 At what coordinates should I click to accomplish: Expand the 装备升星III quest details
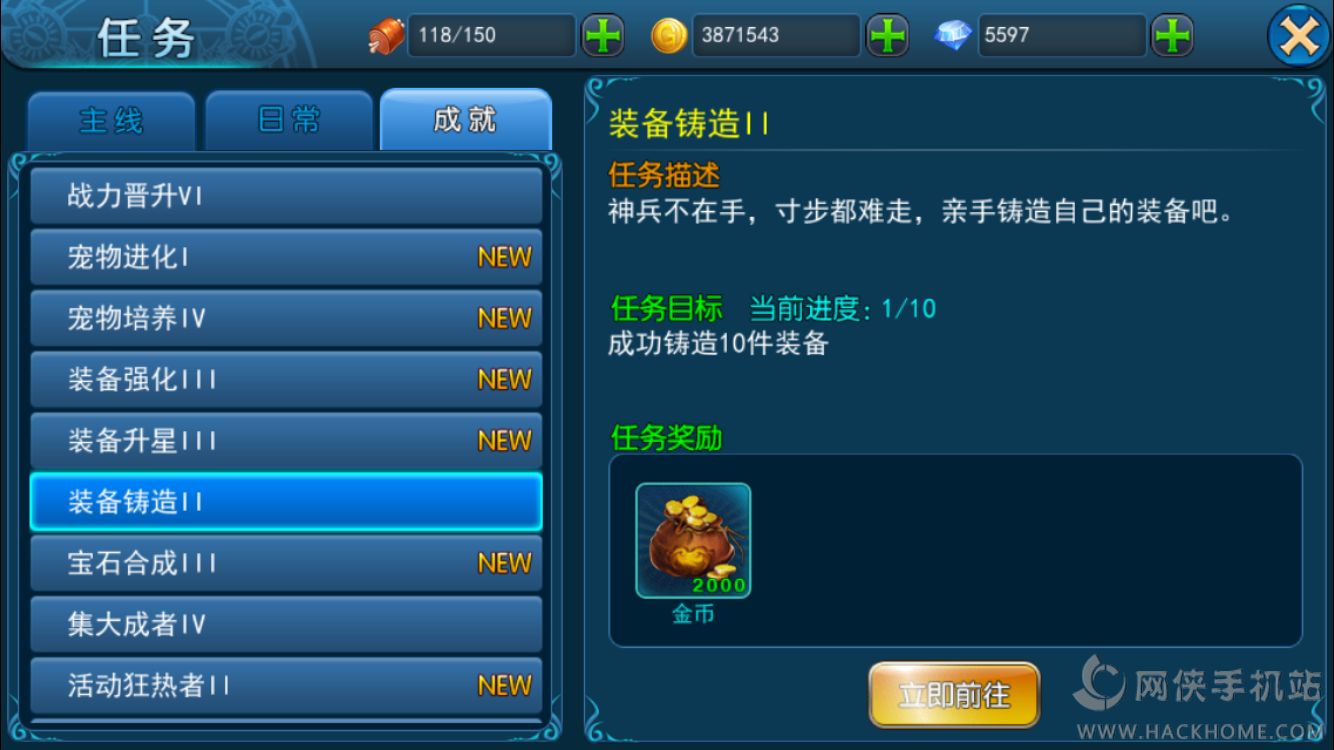[286, 440]
